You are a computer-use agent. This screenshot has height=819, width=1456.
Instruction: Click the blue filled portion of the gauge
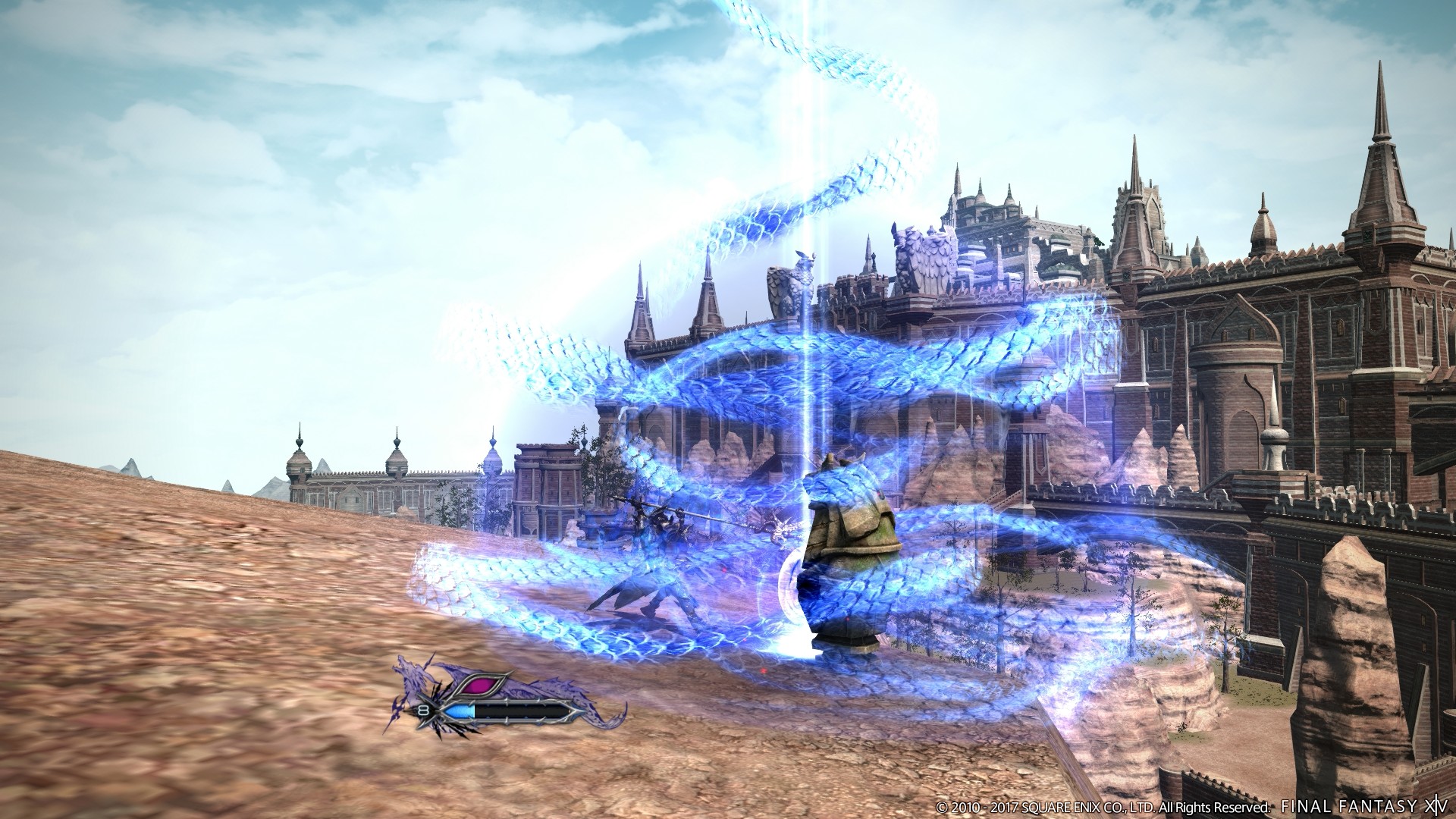(x=460, y=711)
